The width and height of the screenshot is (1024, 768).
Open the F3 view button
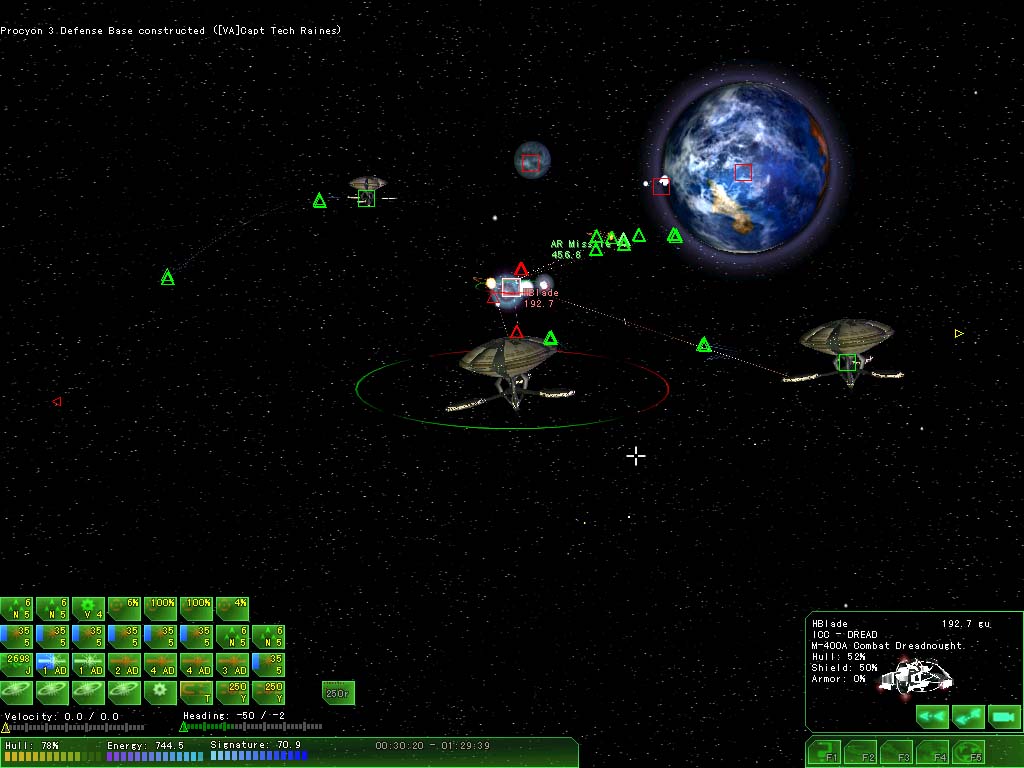(897, 752)
